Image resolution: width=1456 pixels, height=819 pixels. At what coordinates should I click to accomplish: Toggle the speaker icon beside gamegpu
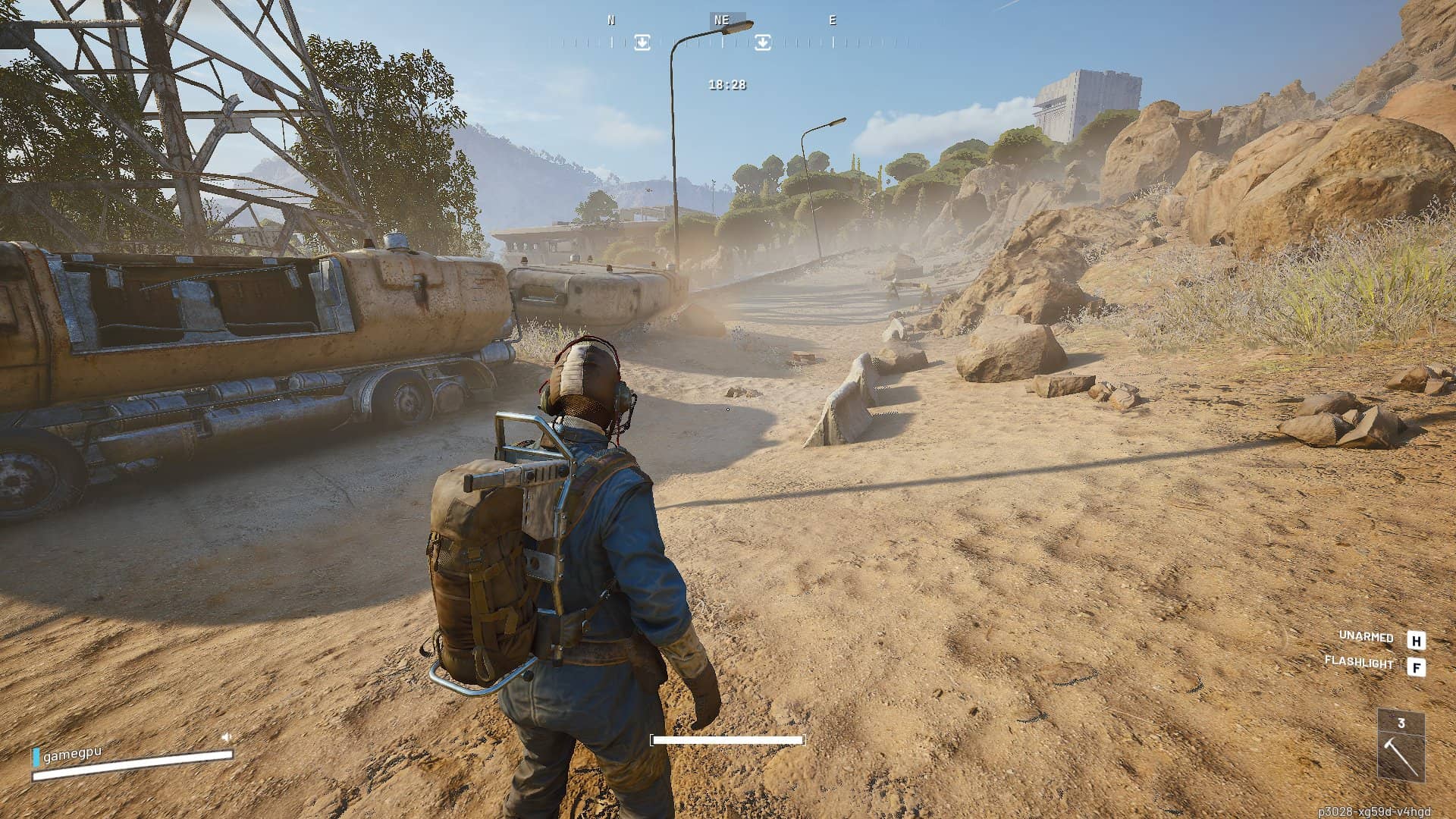226,736
